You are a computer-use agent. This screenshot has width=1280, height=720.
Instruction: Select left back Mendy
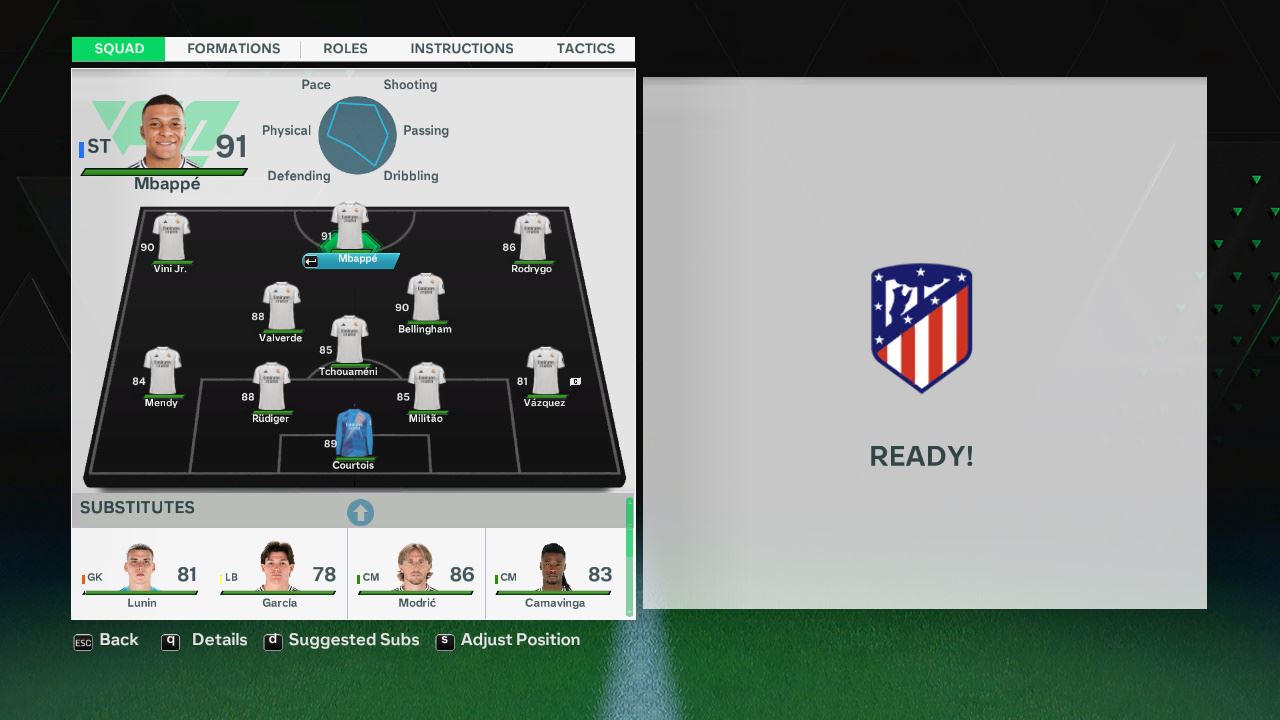162,371
